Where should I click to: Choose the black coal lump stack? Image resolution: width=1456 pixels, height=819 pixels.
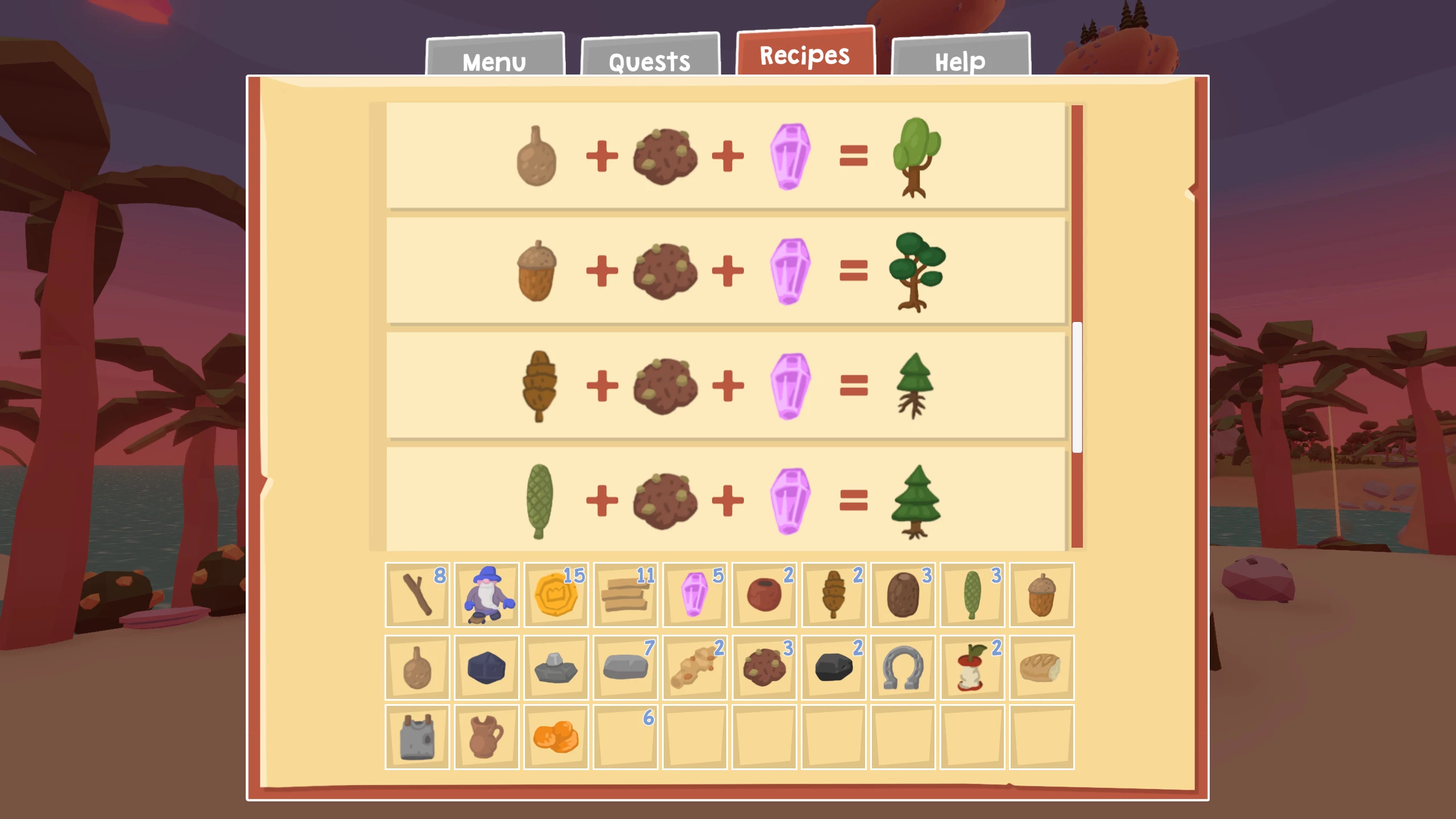[834, 668]
